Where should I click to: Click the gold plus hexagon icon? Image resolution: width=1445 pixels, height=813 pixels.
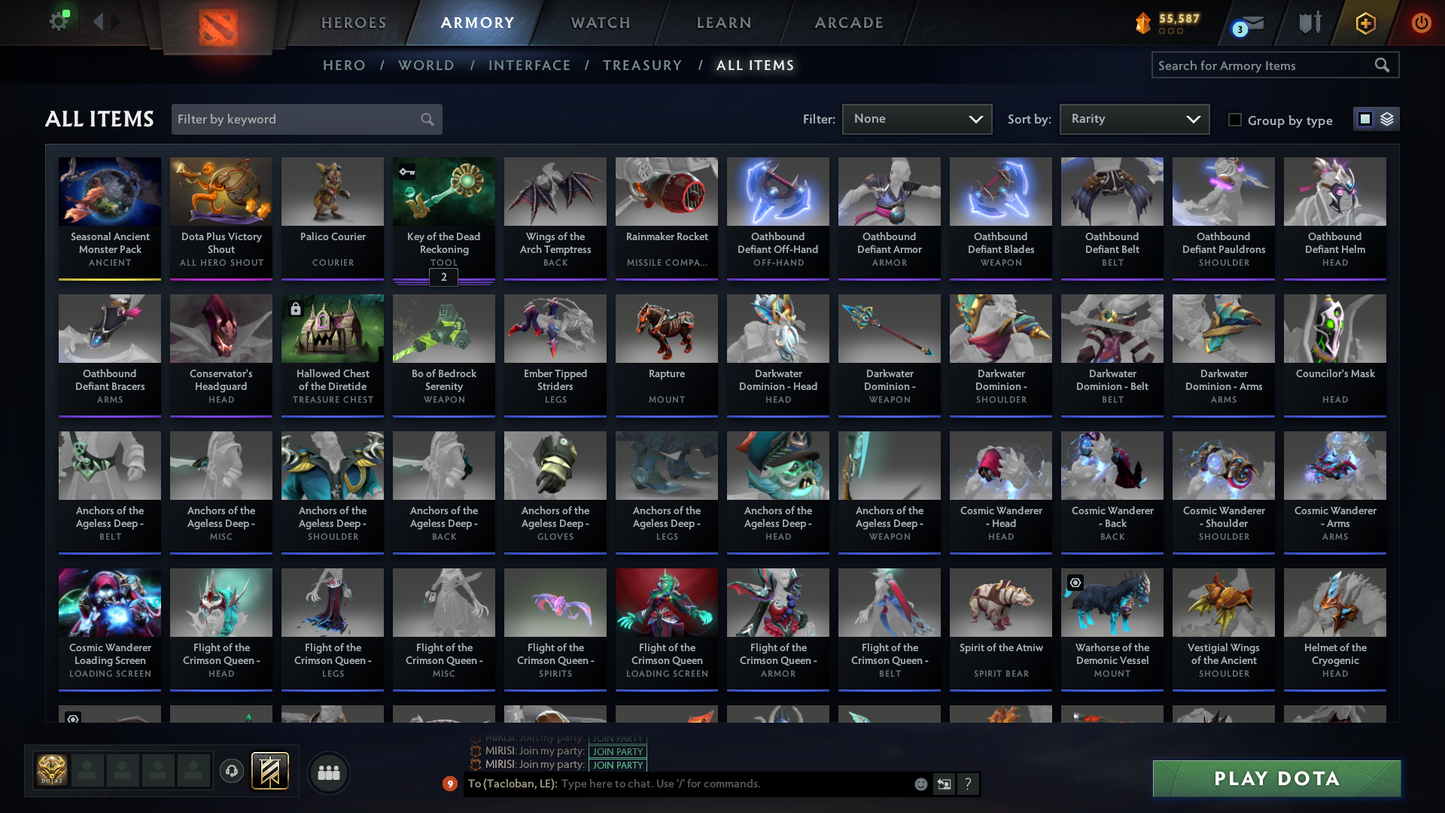[x=1366, y=21]
